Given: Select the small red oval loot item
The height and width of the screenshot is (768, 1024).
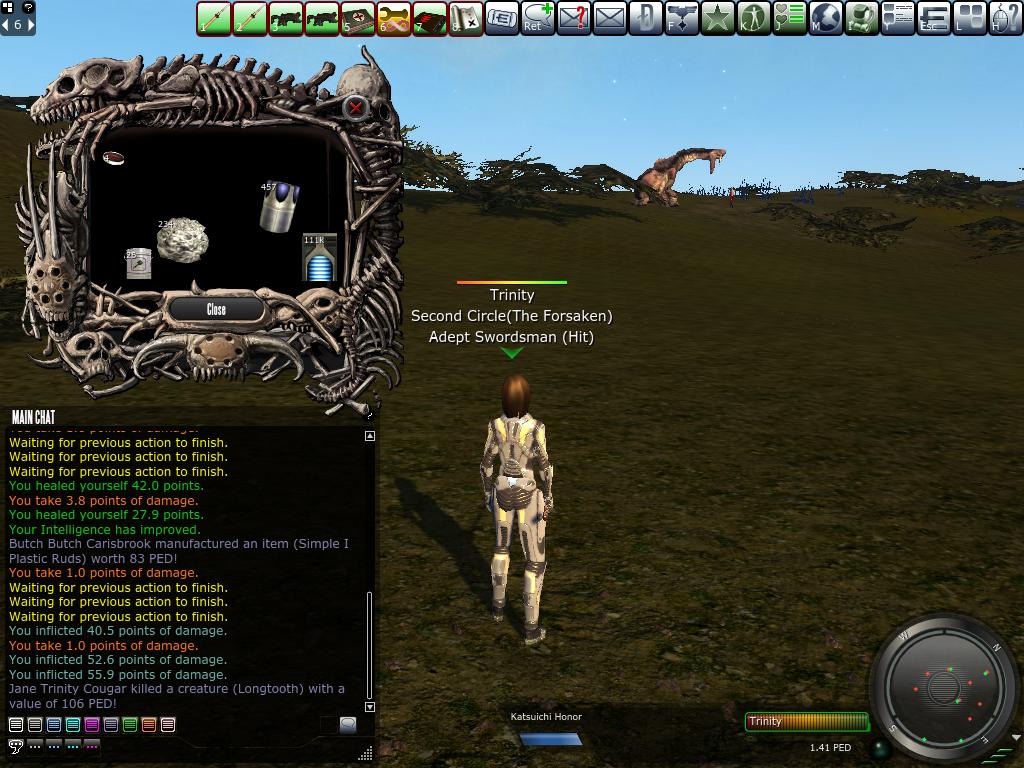Looking at the screenshot, I should (114, 158).
